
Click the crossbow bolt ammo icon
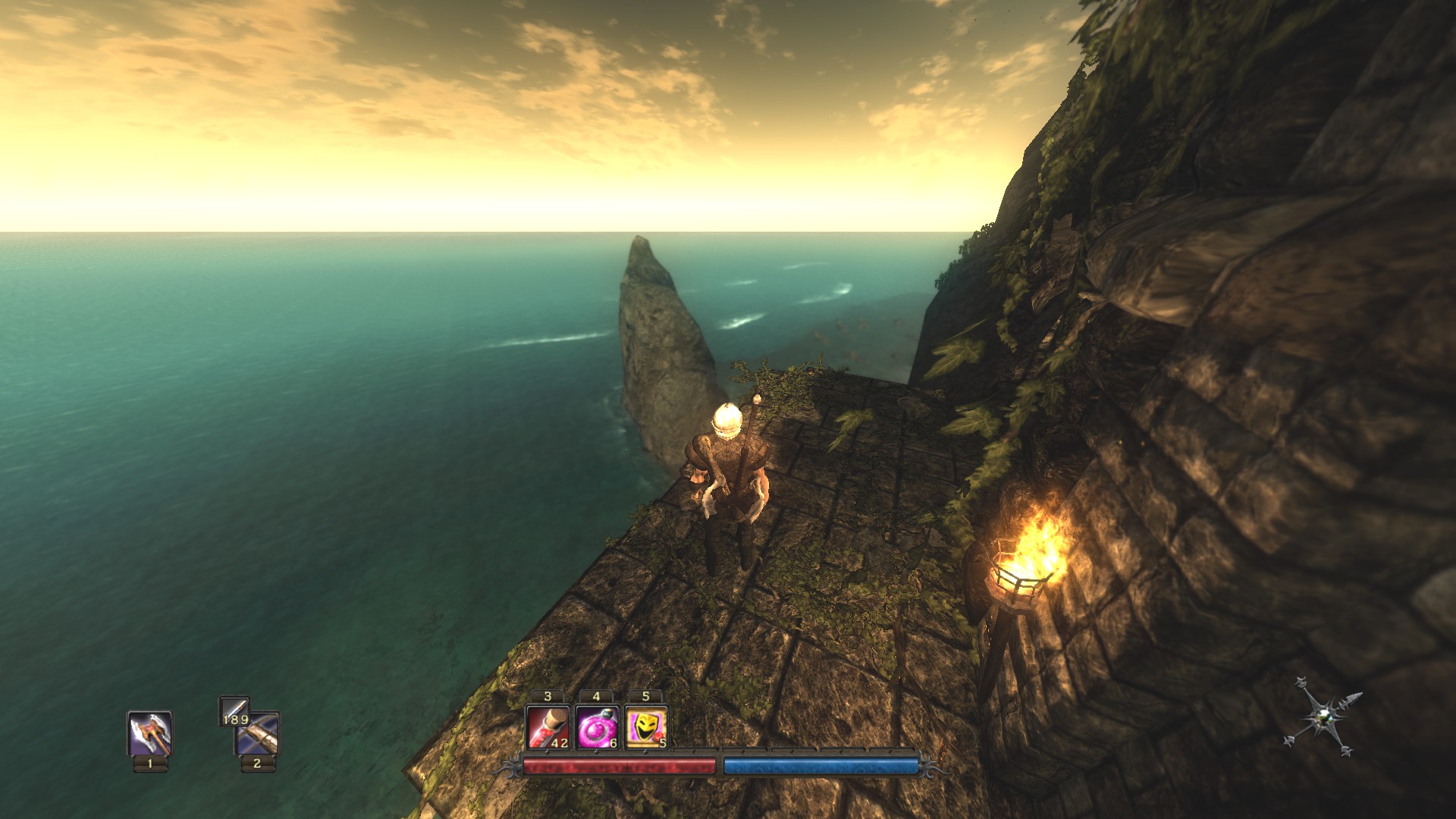[234, 711]
